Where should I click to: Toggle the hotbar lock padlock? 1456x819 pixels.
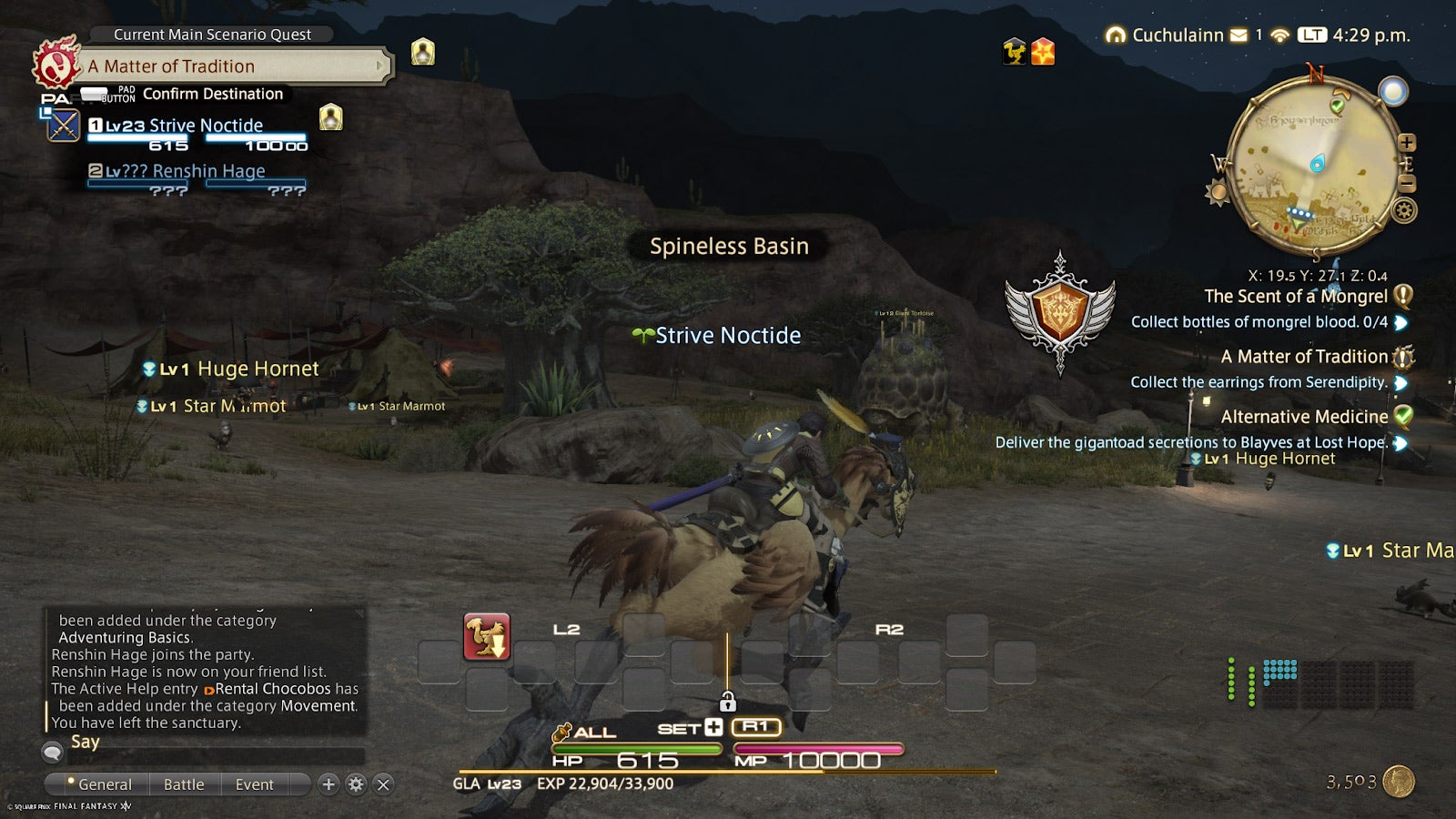728,702
